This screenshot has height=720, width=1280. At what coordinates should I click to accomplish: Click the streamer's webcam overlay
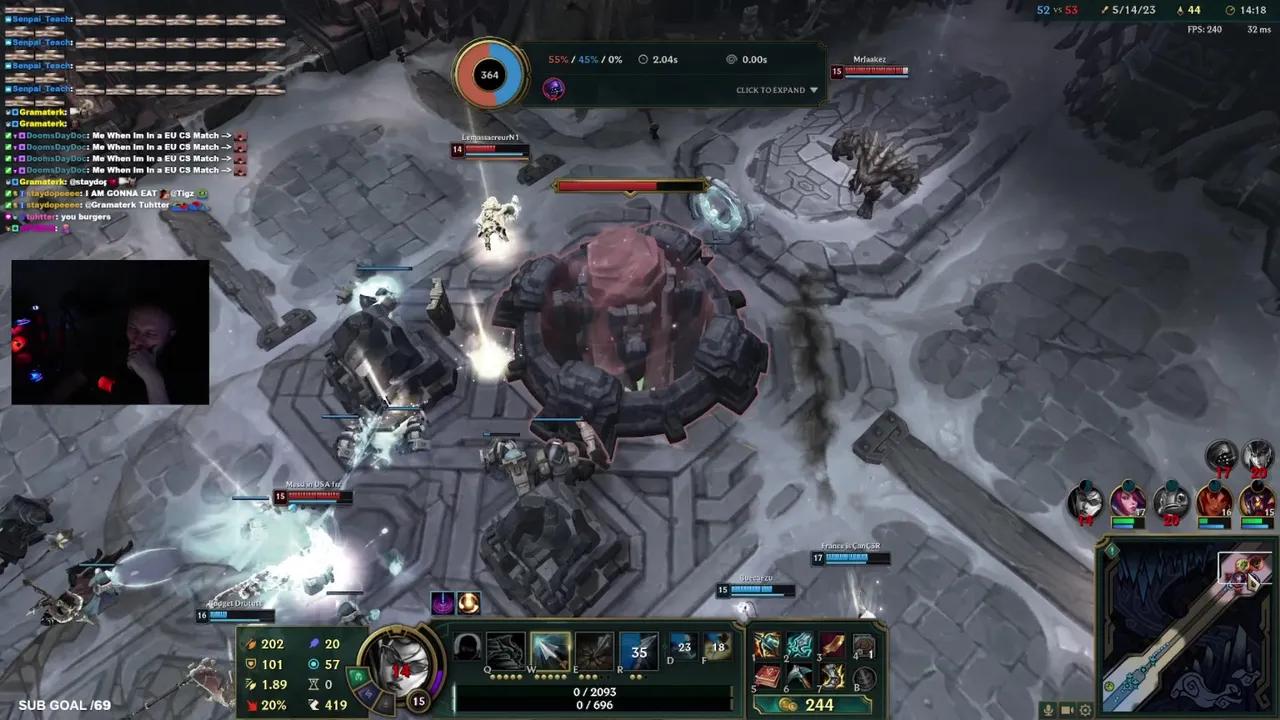110,333
